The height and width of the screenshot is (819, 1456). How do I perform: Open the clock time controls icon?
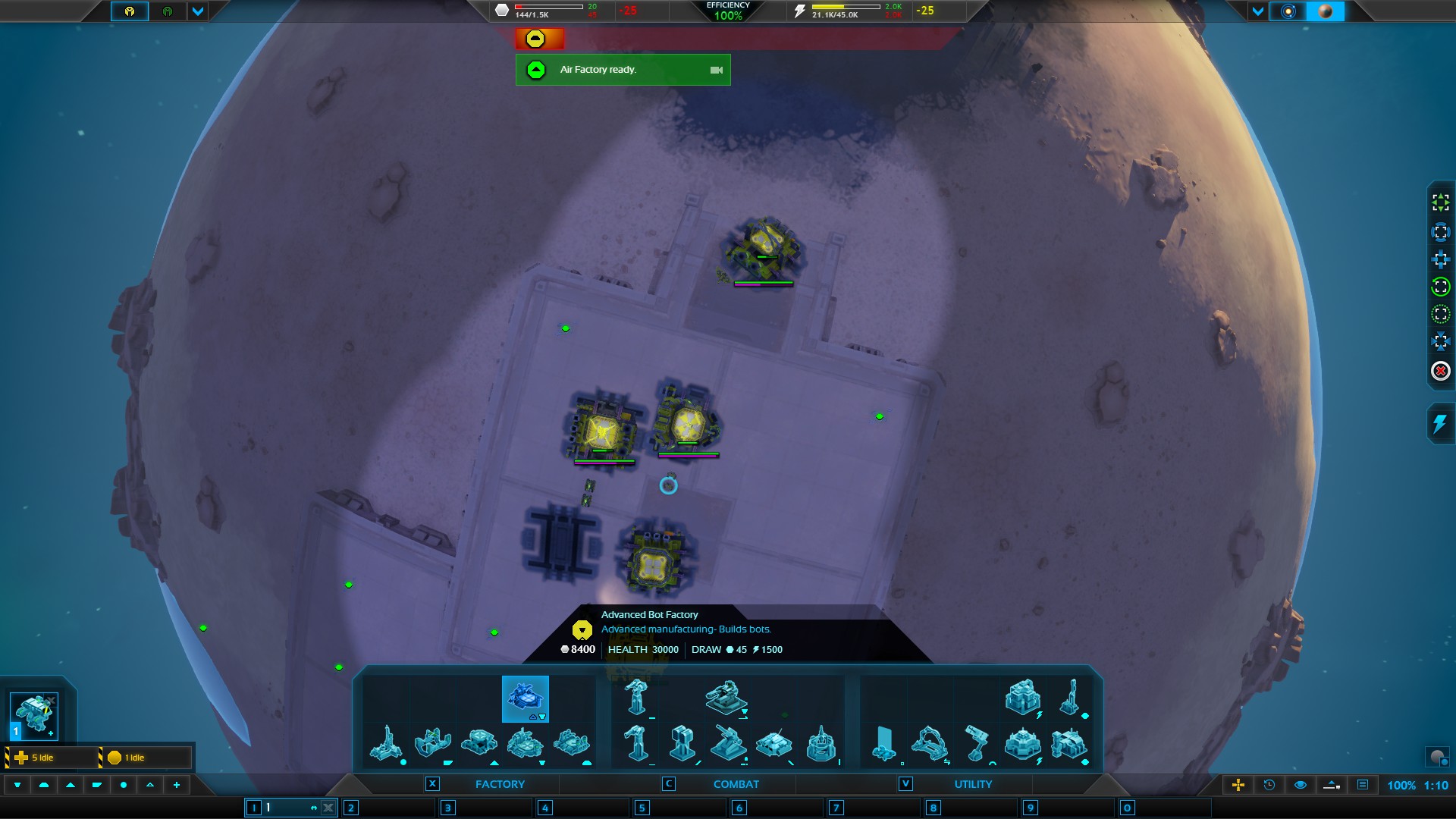[1269, 785]
